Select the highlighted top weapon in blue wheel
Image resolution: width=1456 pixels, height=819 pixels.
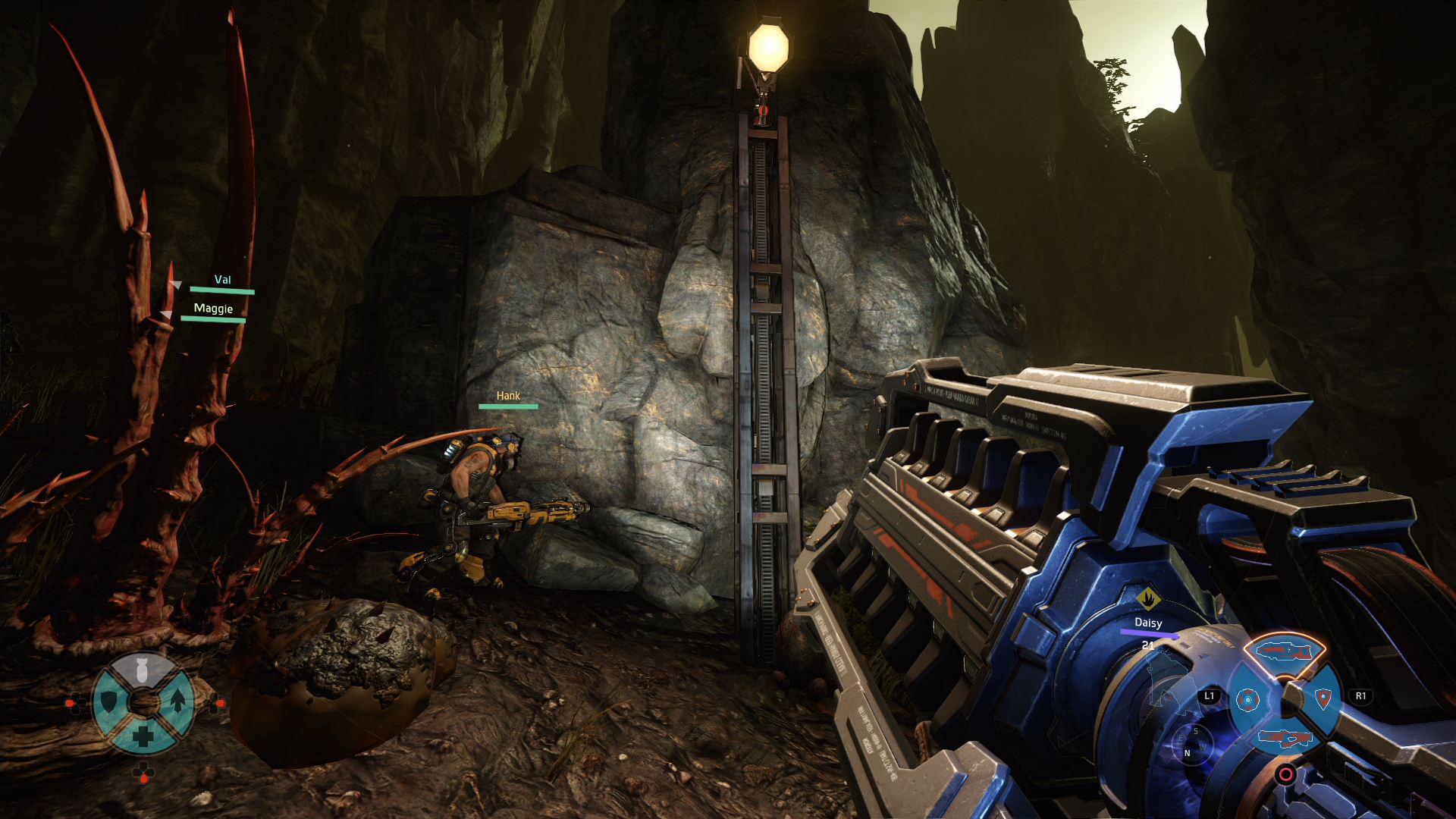point(1286,651)
